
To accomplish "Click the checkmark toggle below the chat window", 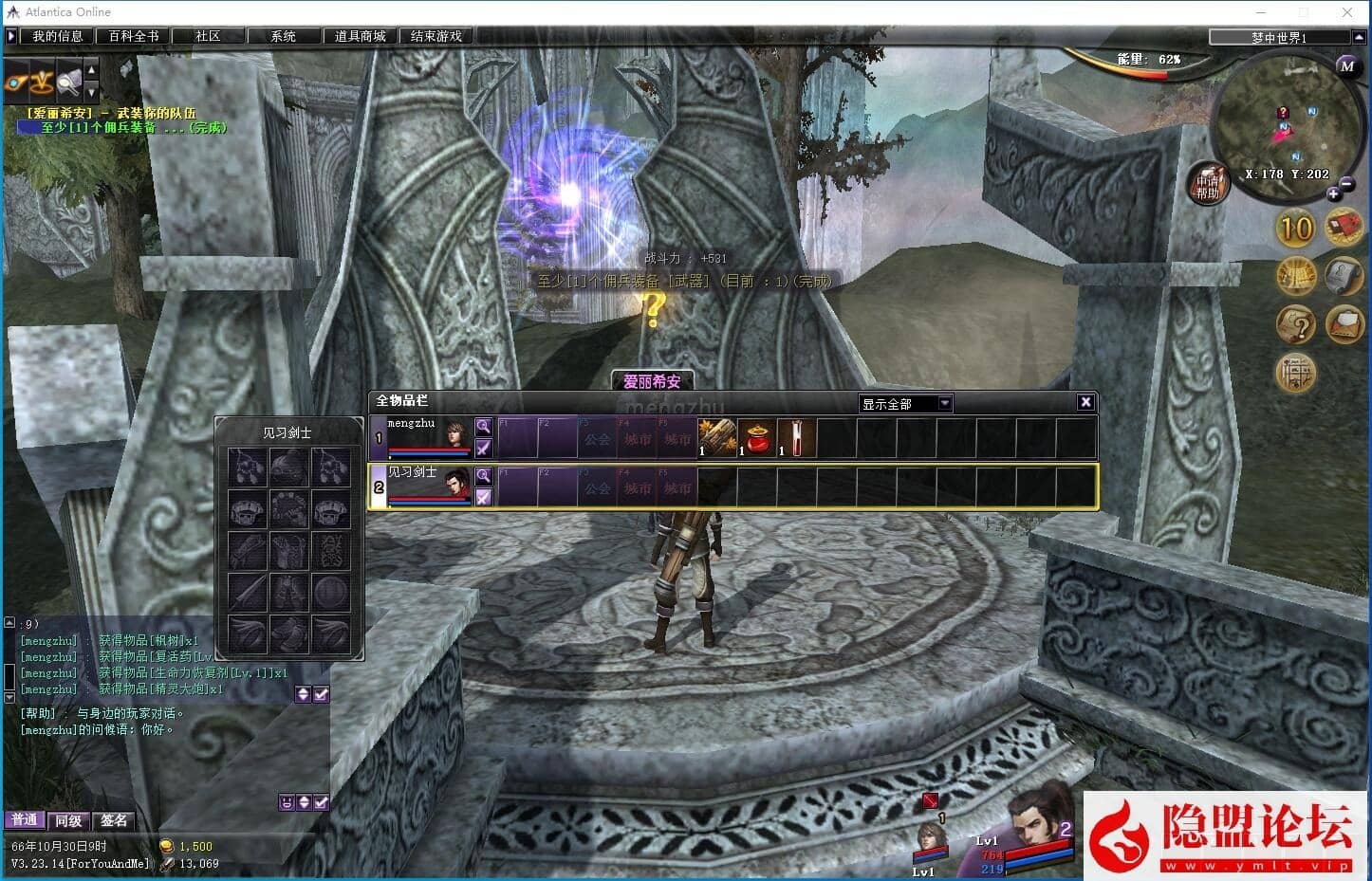I will 321,801.
